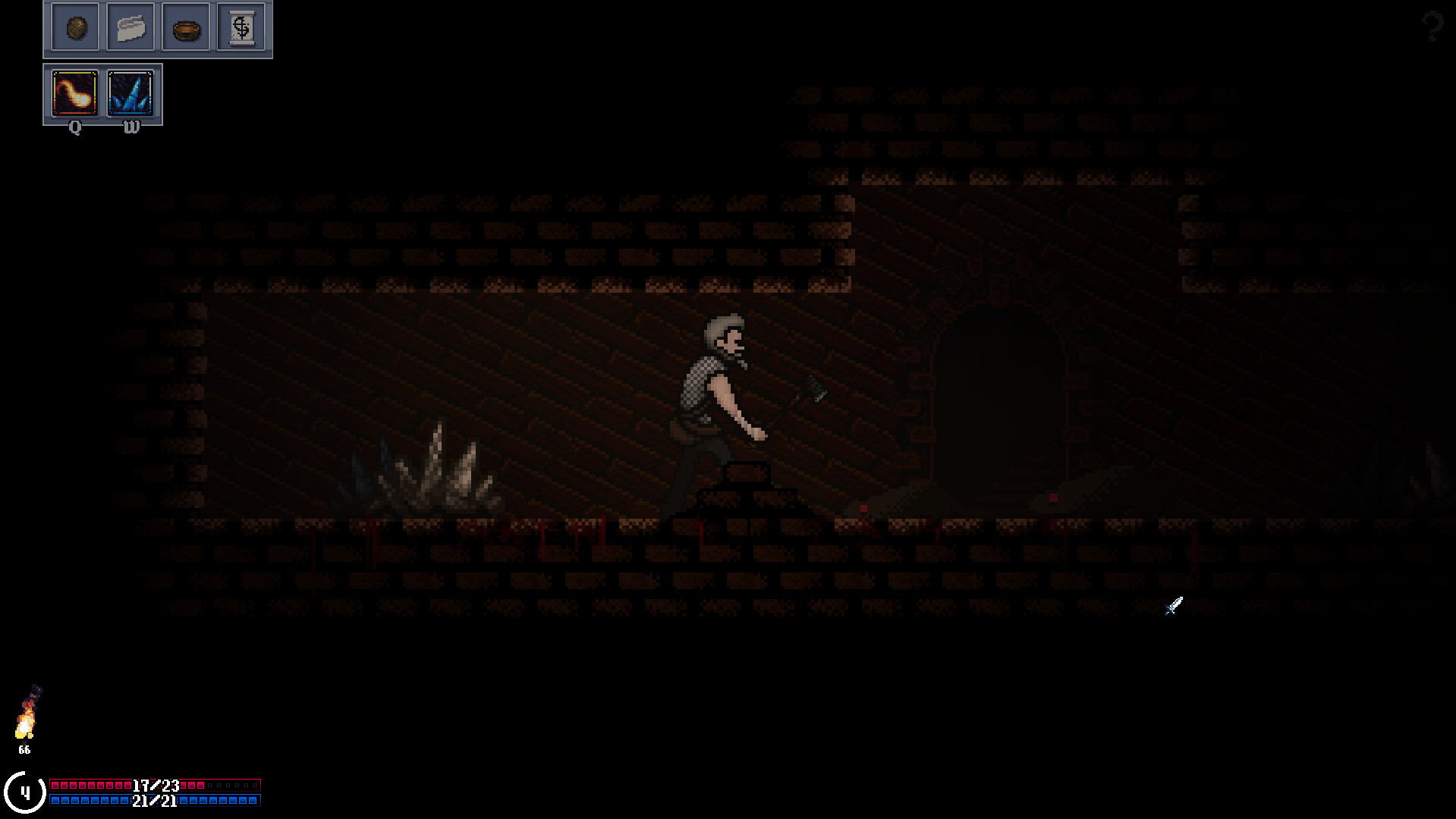
Task: Click the W keybind label under the frost ability
Action: 131,127
